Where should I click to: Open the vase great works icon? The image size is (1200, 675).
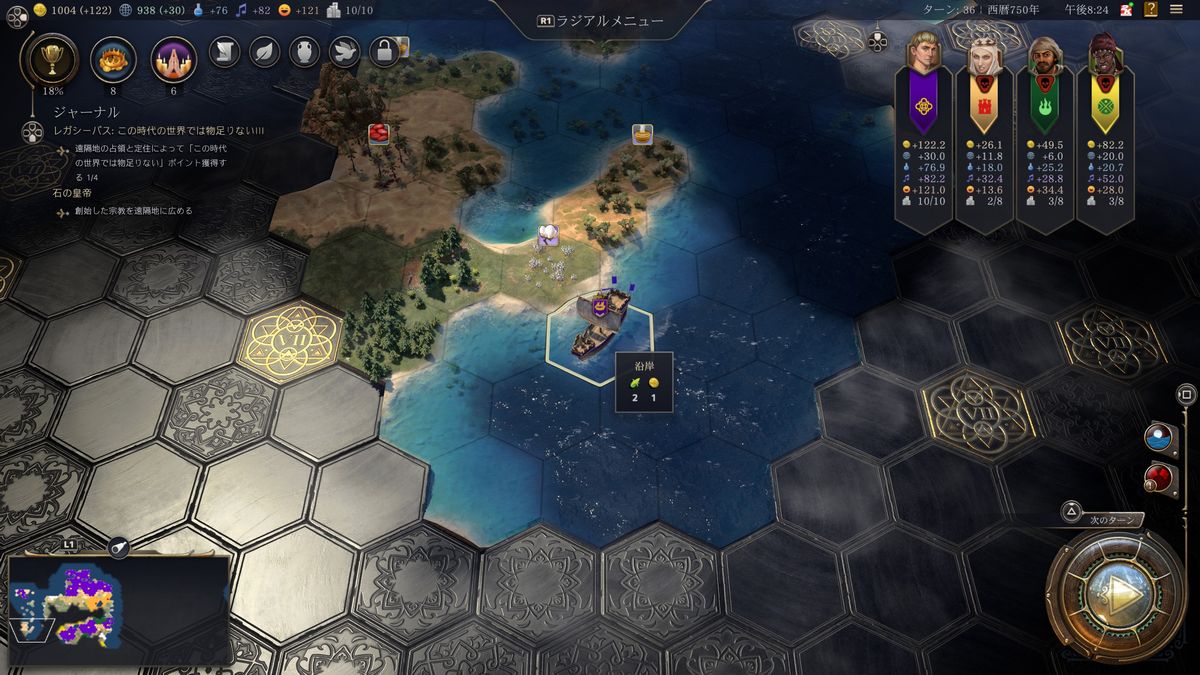click(304, 51)
